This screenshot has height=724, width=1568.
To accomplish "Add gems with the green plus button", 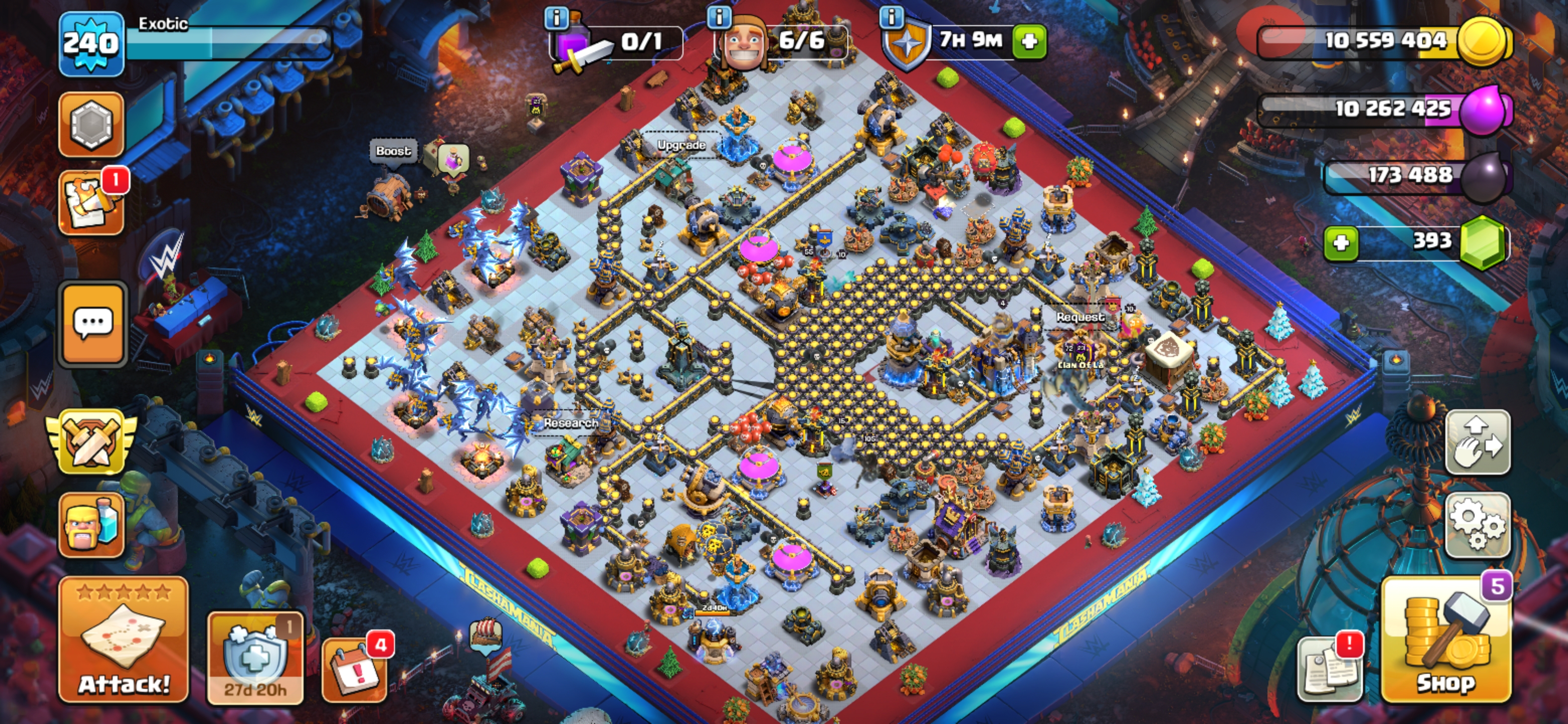I will pos(1341,243).
